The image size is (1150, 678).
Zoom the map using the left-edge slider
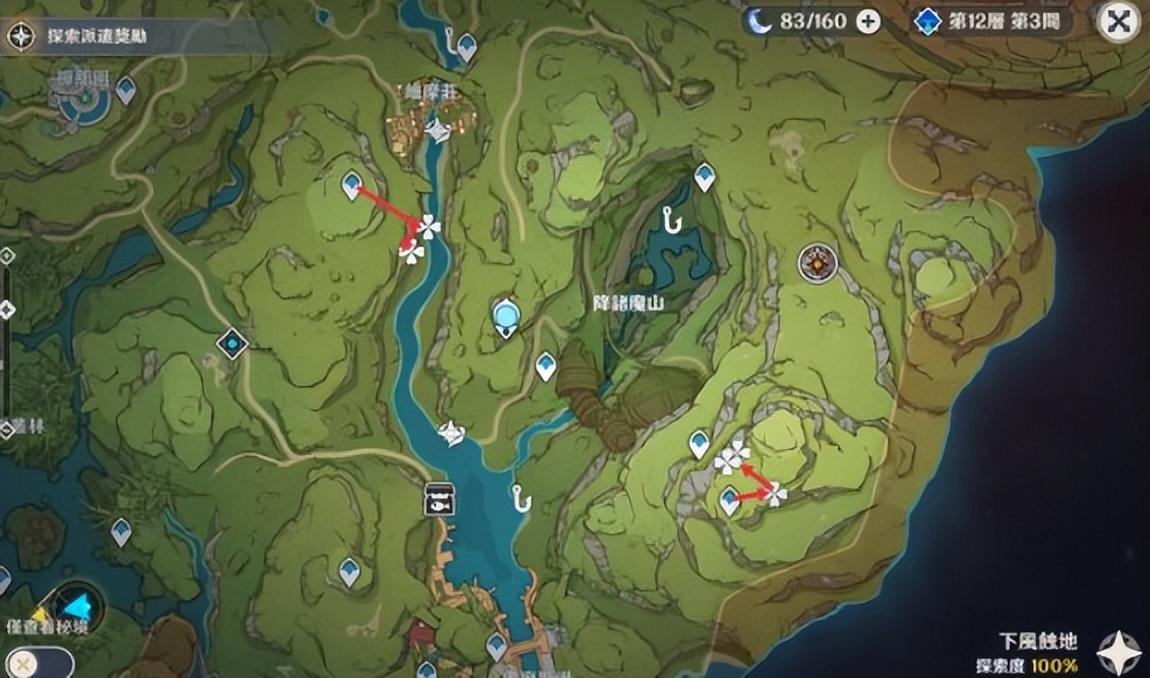(x=7, y=309)
